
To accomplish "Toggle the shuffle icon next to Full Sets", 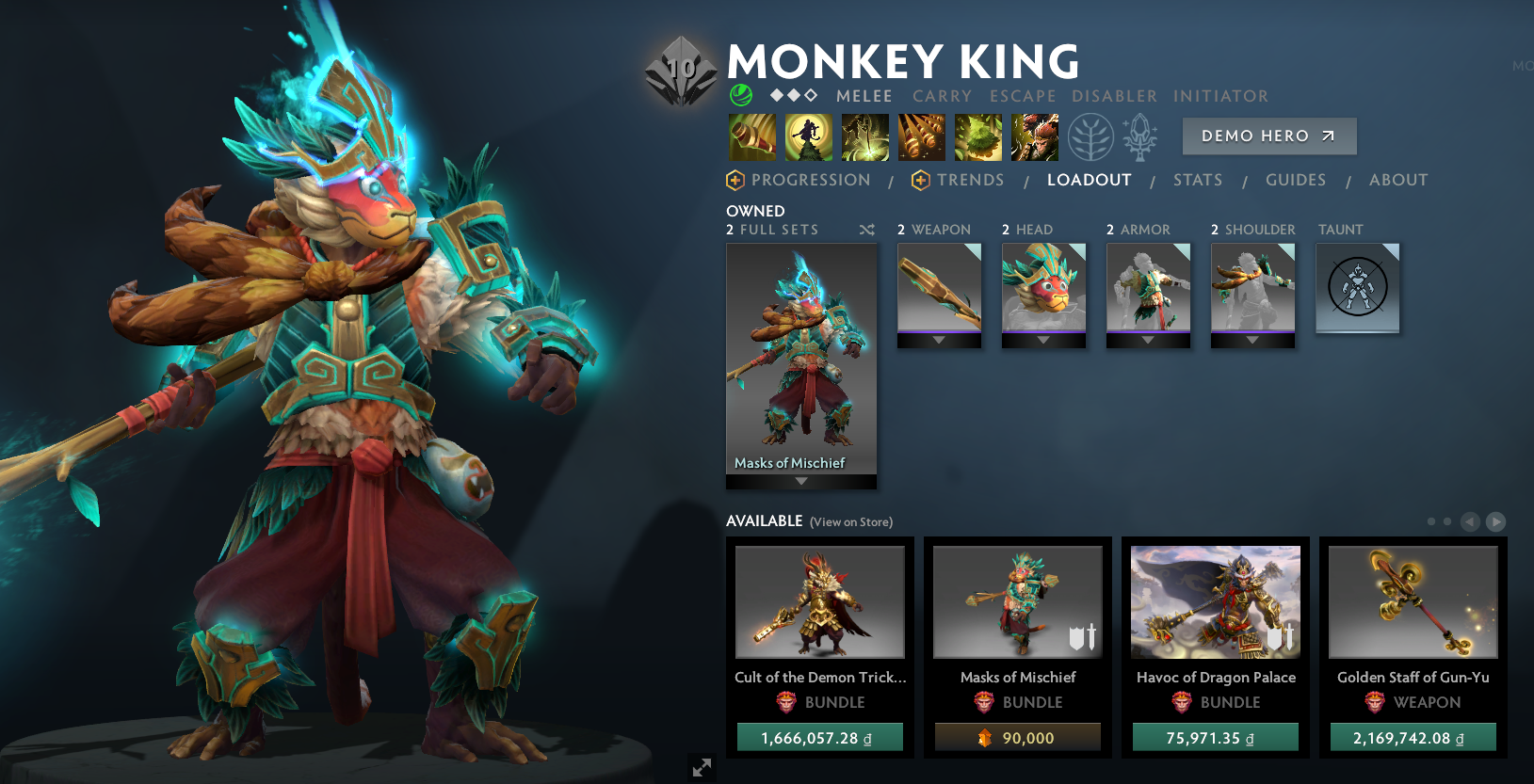I will coord(866,229).
